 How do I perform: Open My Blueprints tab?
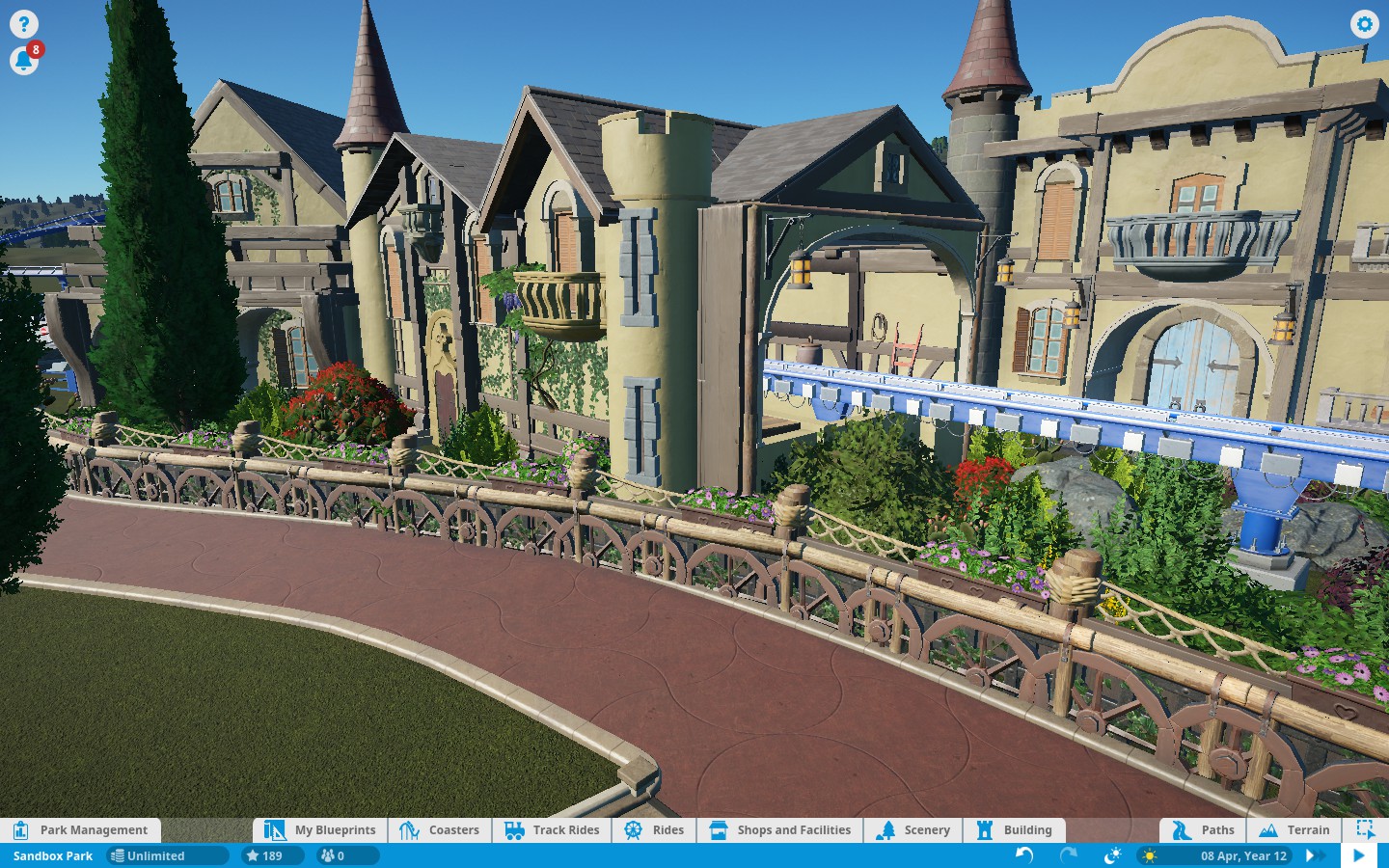click(x=321, y=829)
